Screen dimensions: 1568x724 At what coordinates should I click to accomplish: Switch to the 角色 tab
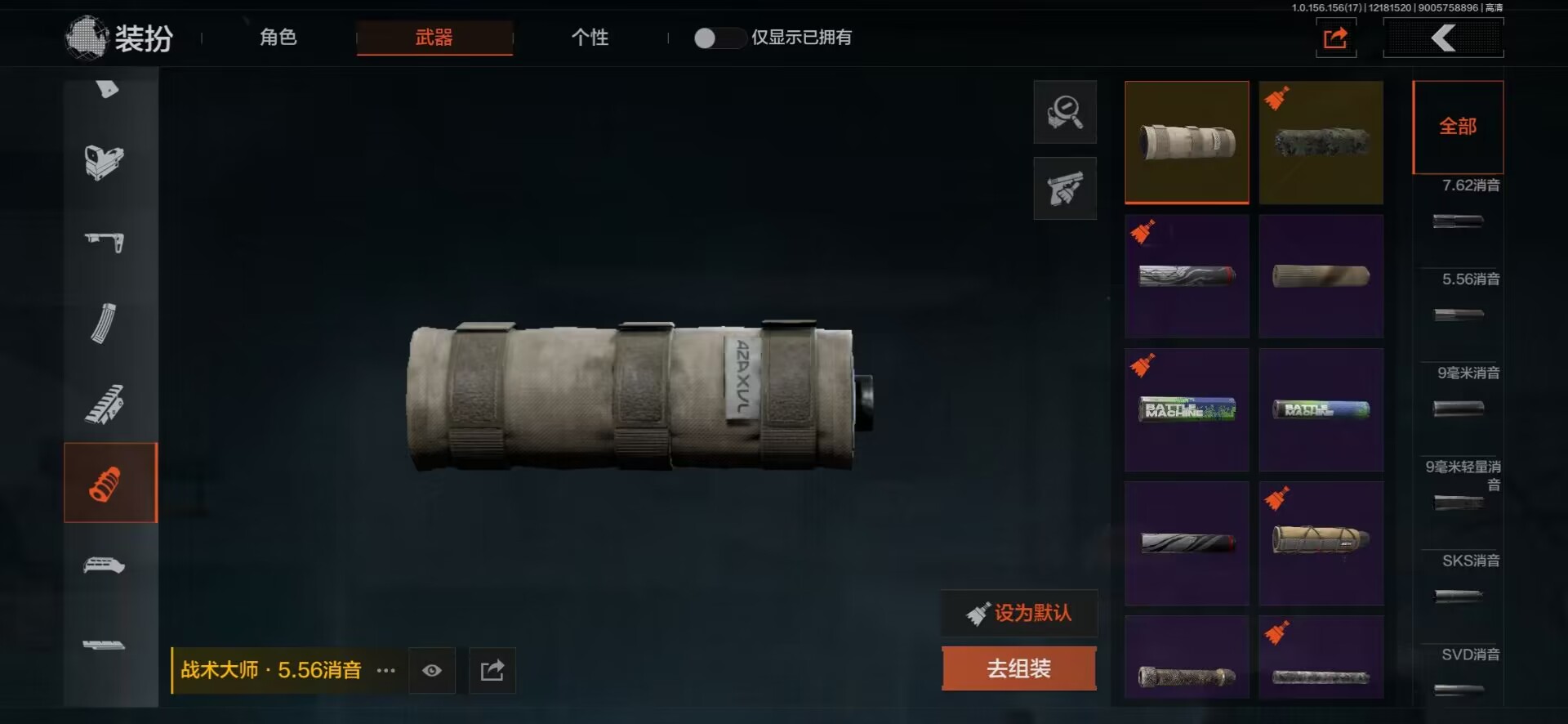278,38
